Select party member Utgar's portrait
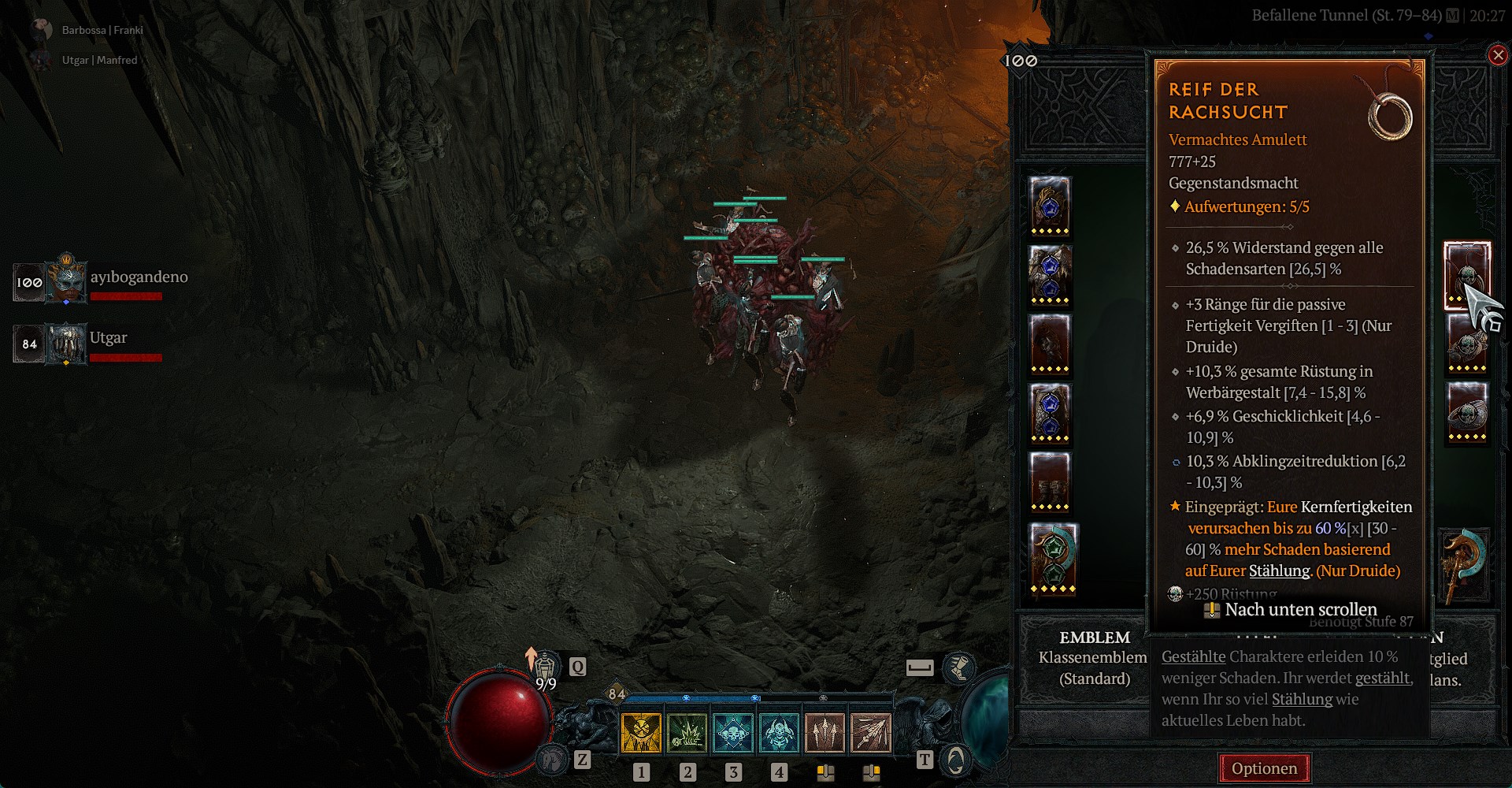 click(66, 344)
